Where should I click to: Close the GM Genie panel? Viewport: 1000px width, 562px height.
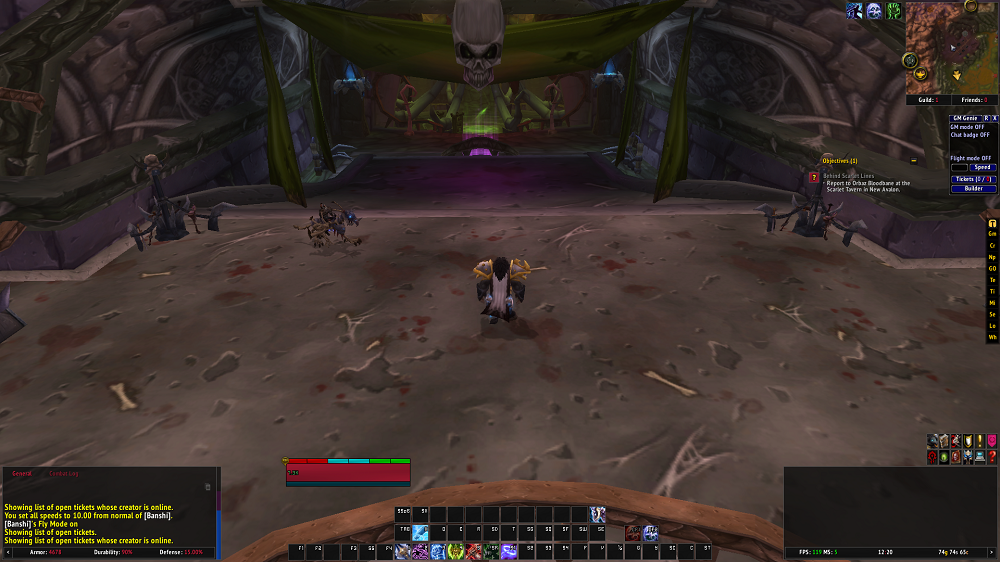(994, 118)
